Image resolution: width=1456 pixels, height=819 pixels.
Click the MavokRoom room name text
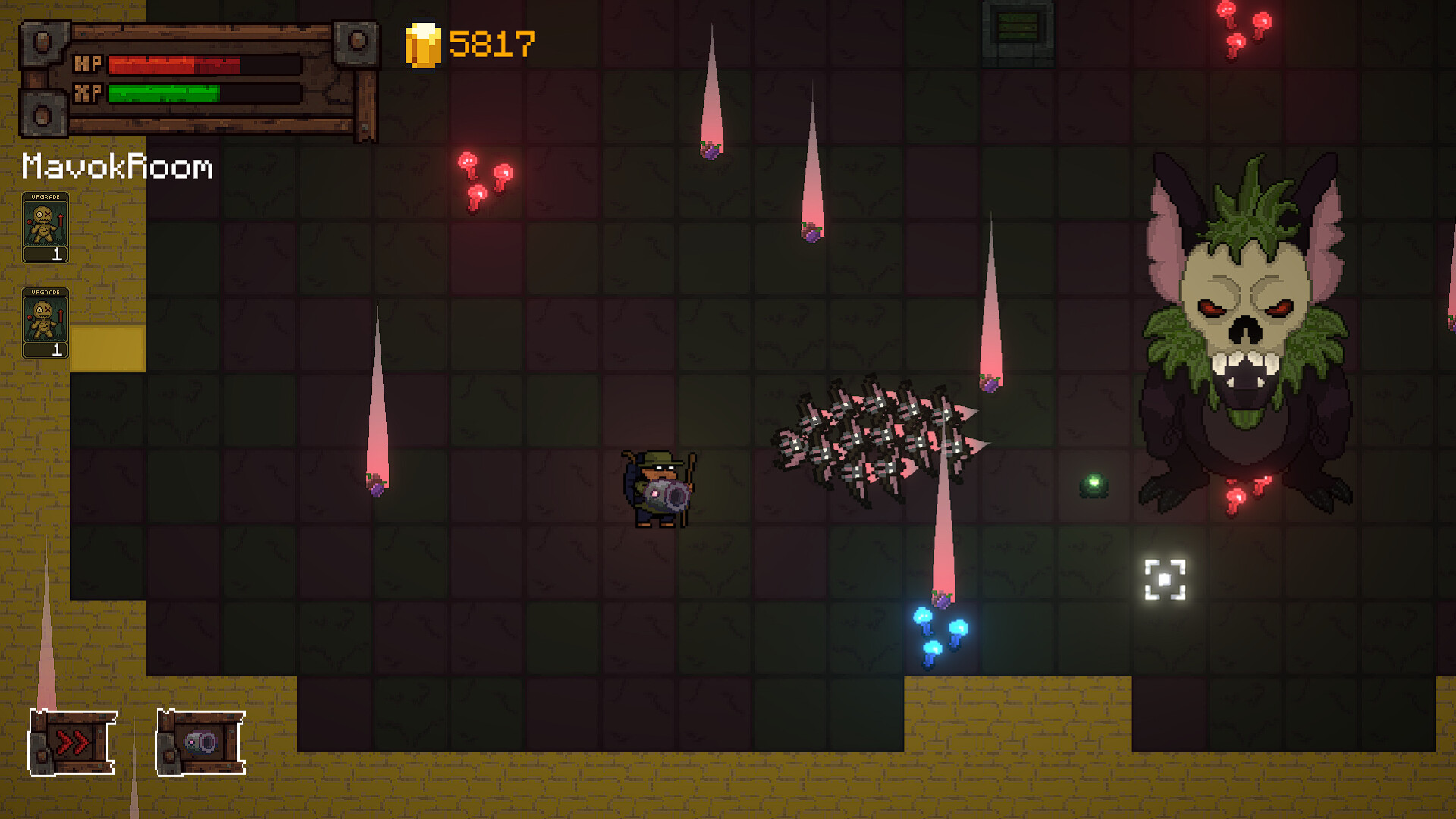pos(115,168)
